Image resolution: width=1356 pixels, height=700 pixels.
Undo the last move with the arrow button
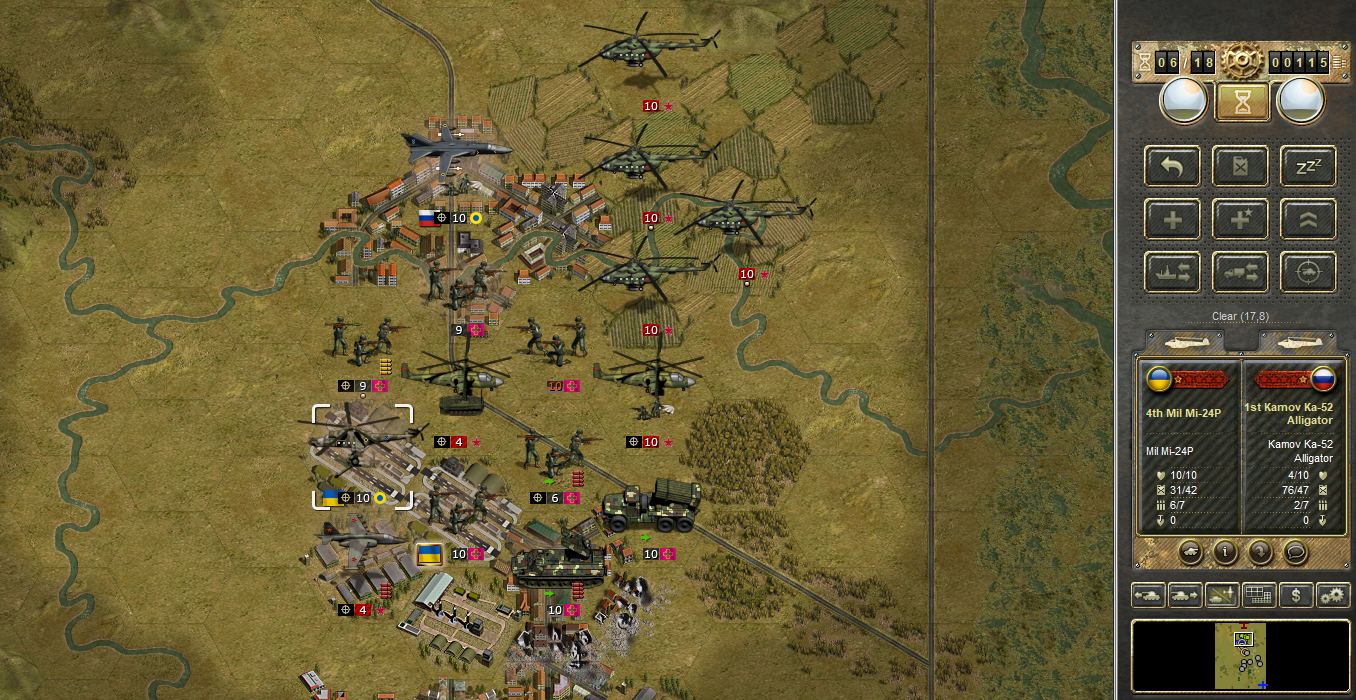(x=1173, y=166)
